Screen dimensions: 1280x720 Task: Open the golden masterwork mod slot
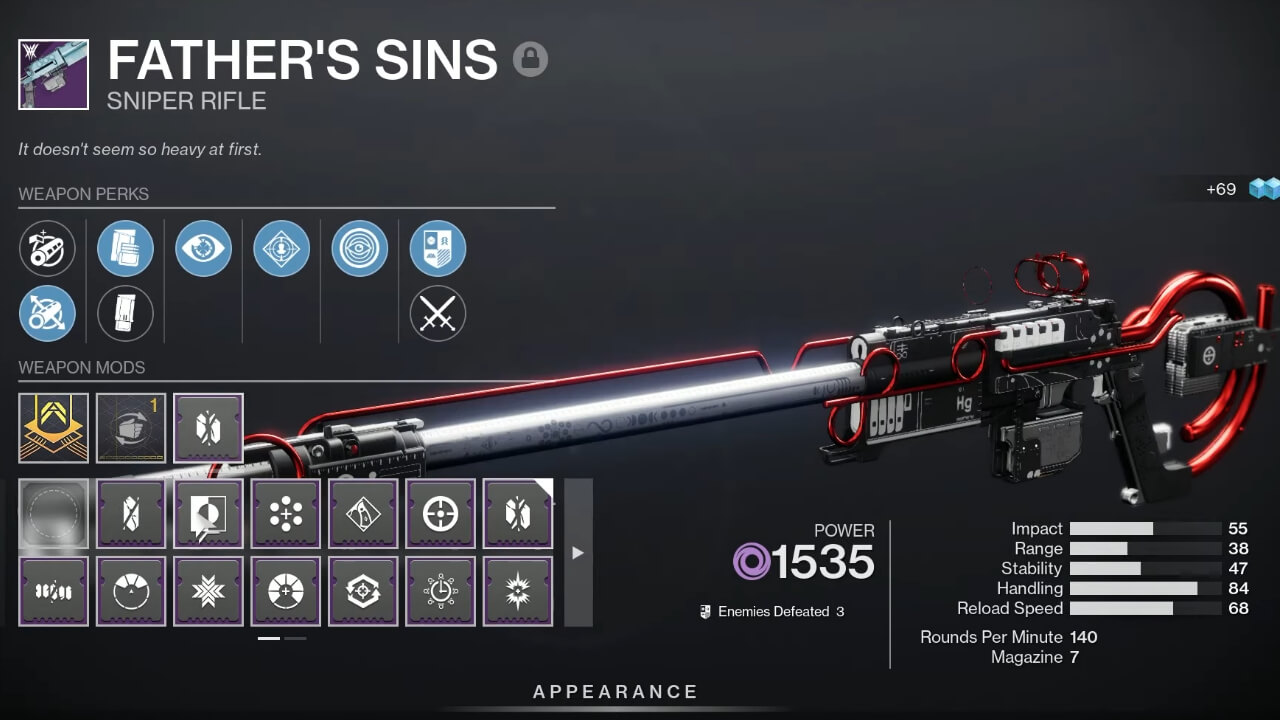(49, 428)
